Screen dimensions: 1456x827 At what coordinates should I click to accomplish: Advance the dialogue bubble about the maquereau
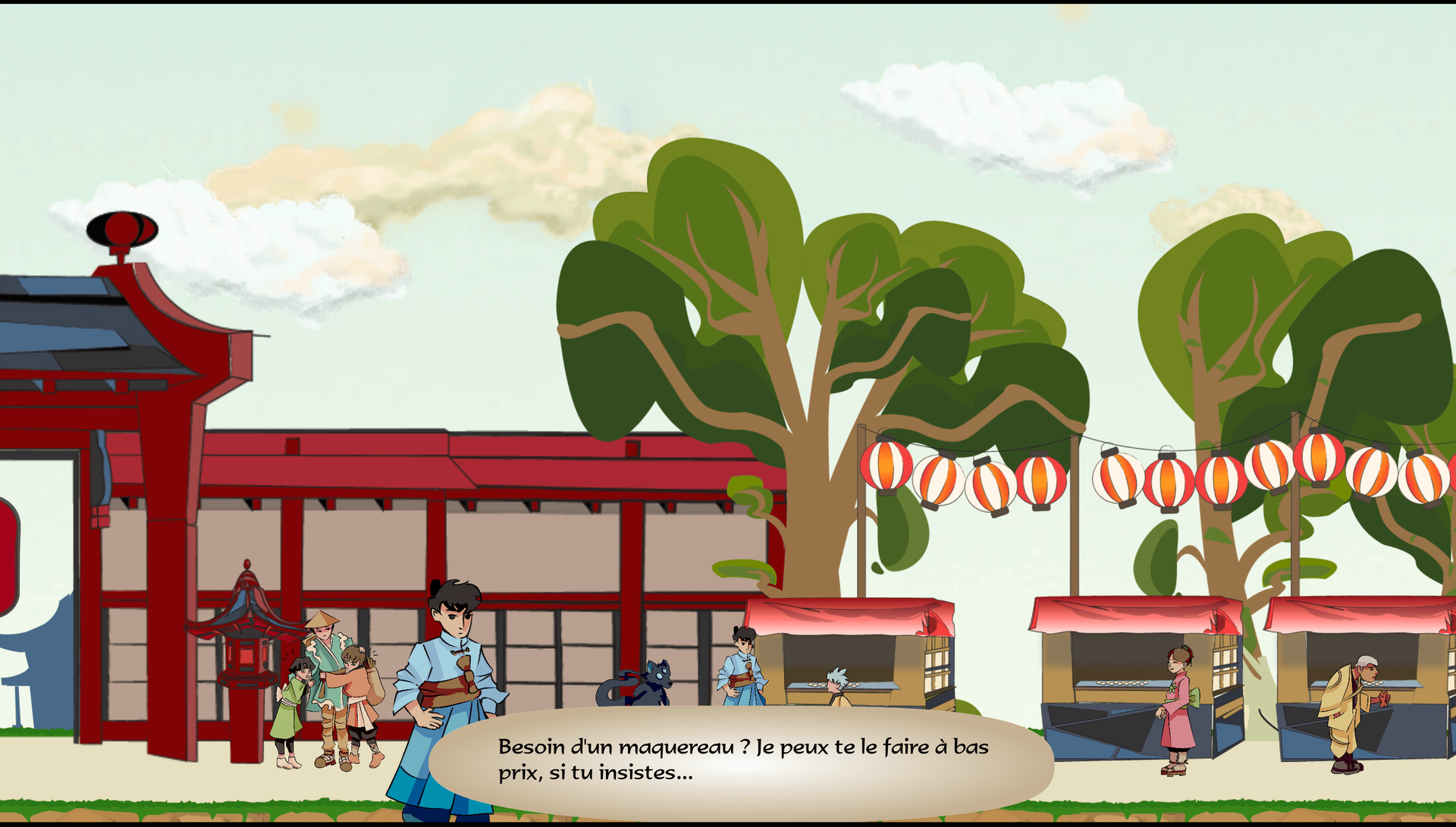click(x=742, y=760)
